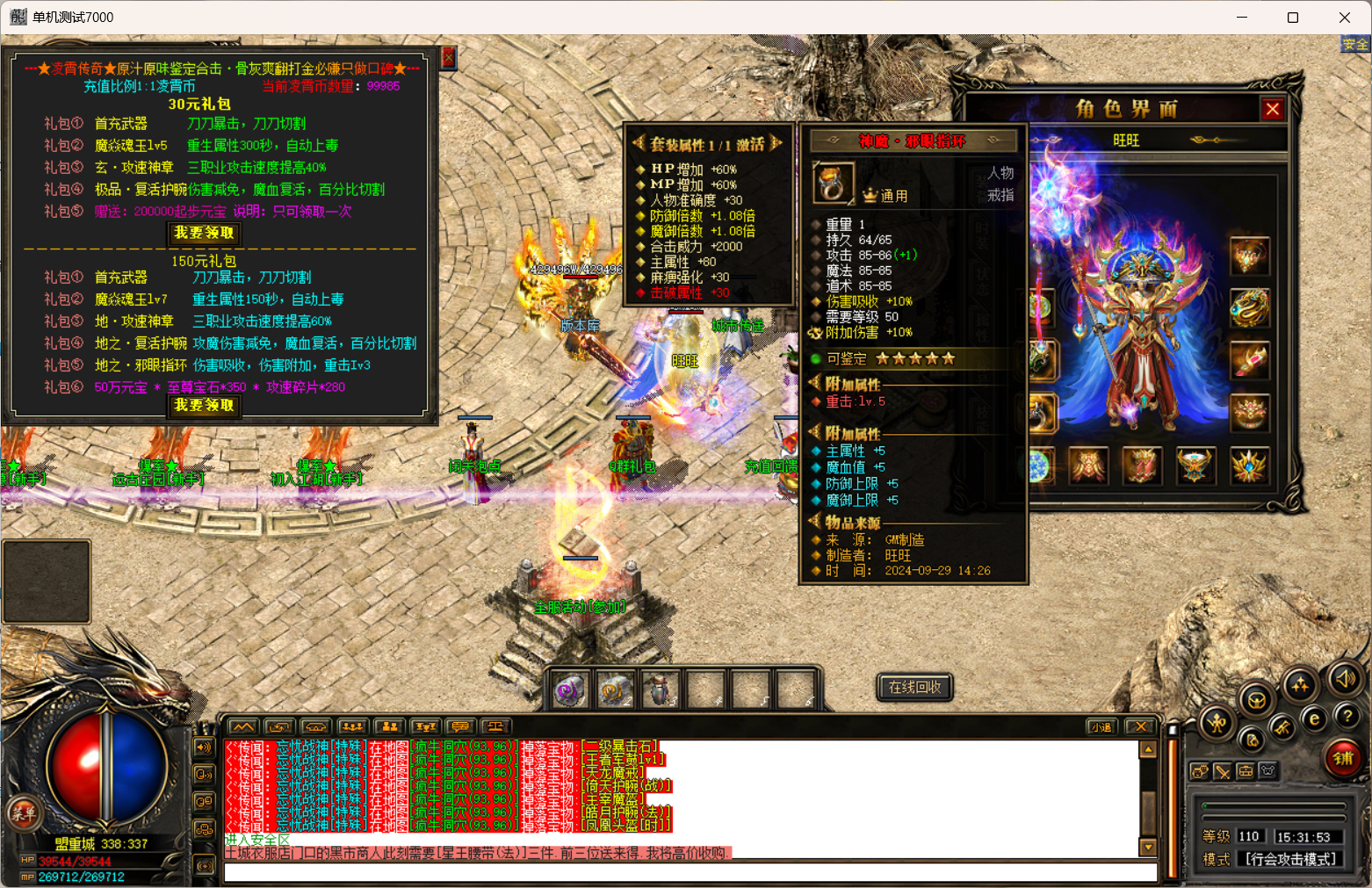Click the fifth star of the 可鉴定 rating
This screenshot has height=888, width=1372.
pyautogui.click(x=949, y=358)
